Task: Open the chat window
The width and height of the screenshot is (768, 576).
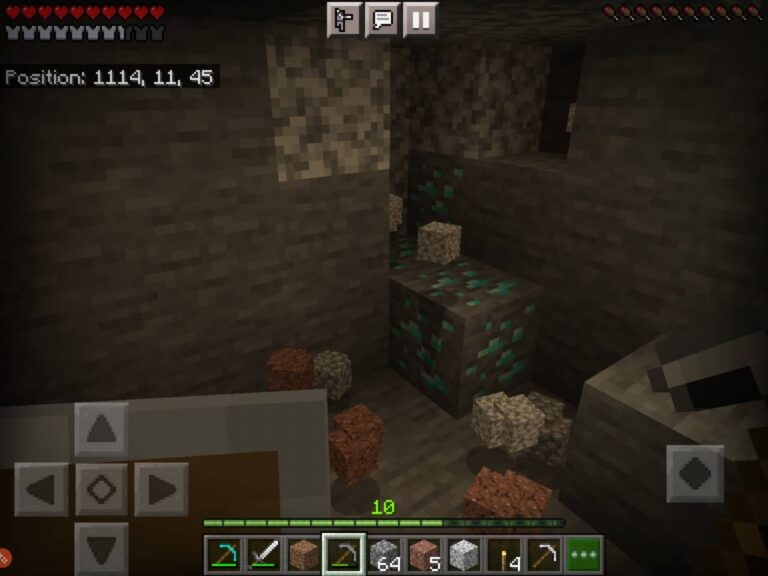Action: pos(382,19)
